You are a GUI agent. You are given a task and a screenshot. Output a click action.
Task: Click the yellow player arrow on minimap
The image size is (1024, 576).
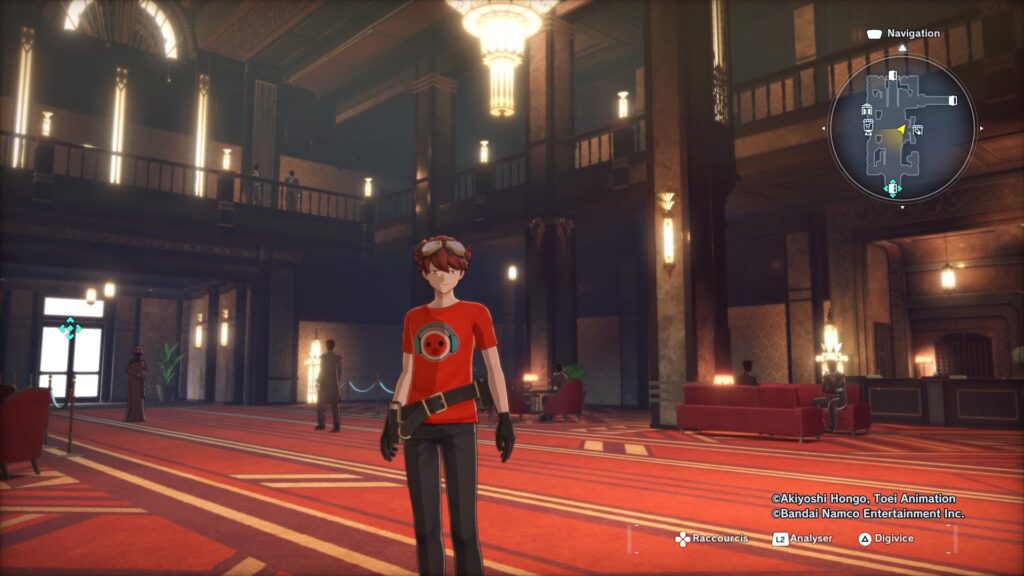(x=900, y=128)
